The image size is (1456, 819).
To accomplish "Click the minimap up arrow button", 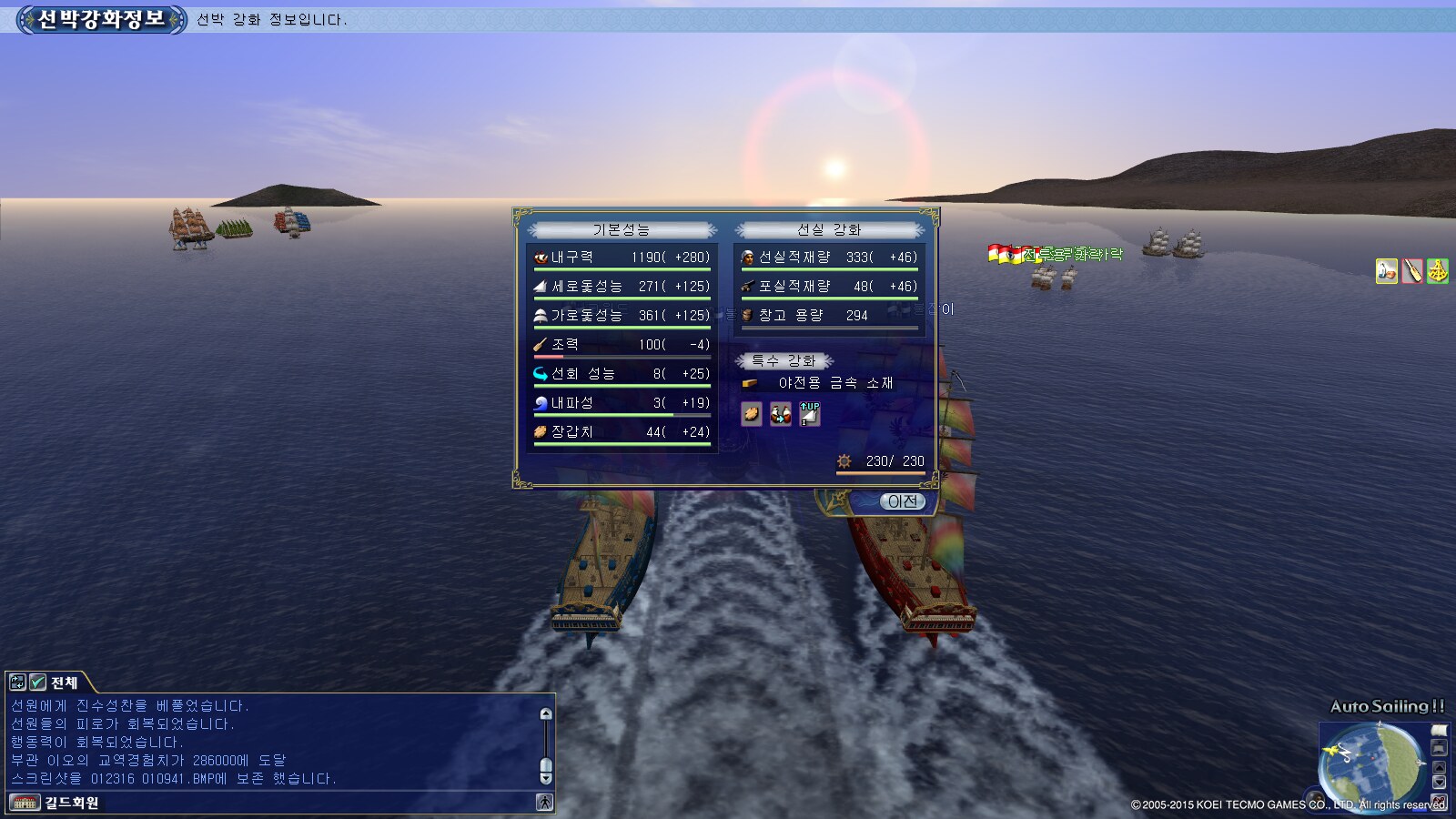I will click(1439, 766).
